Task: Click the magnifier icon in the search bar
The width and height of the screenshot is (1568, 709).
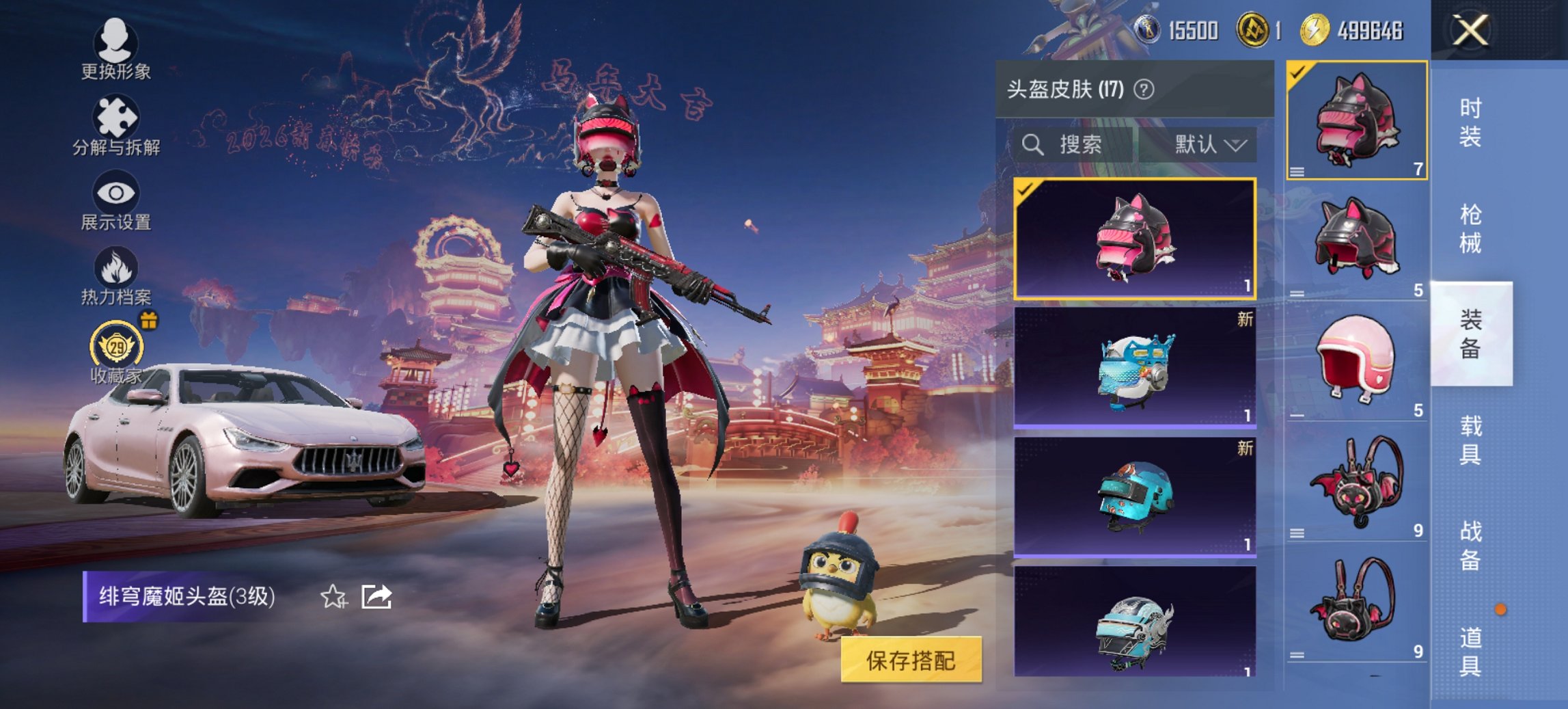Action: pos(1032,146)
